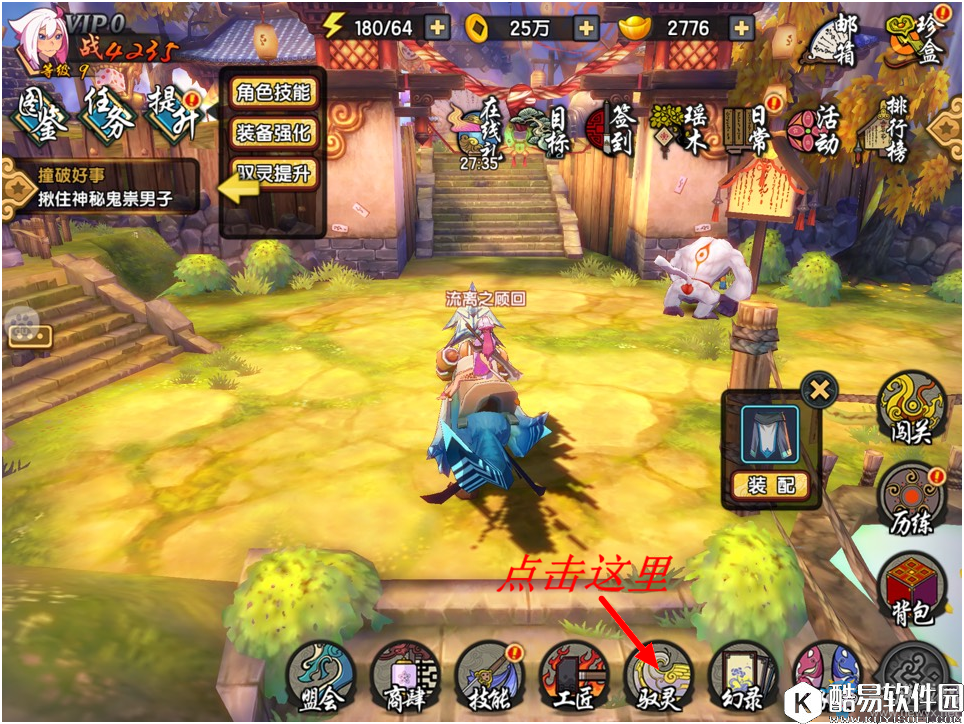Equip the item with the 装配 button
The height and width of the screenshot is (724, 964).
click(x=770, y=485)
